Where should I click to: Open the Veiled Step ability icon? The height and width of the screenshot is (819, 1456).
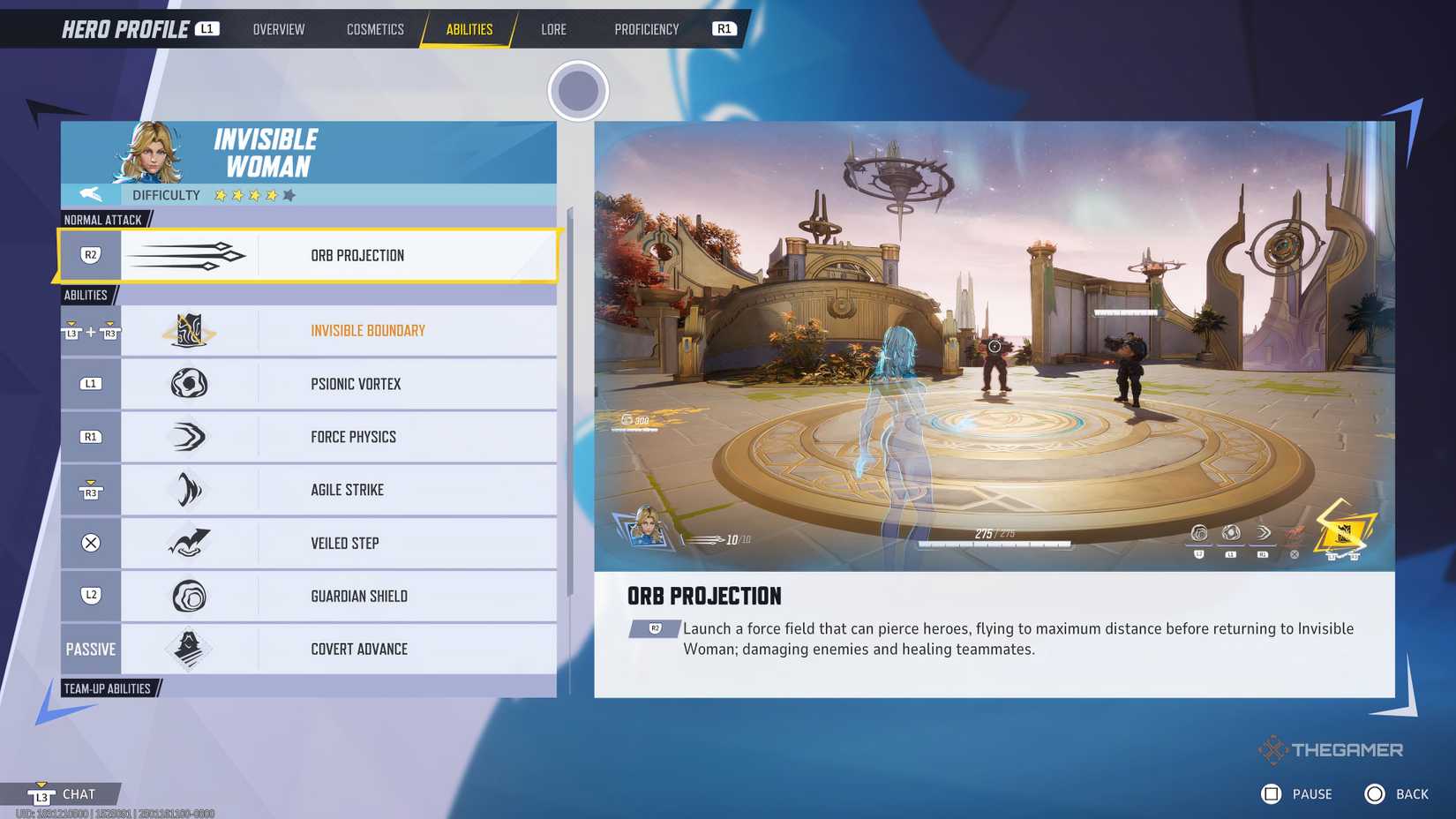pyautogui.click(x=191, y=543)
